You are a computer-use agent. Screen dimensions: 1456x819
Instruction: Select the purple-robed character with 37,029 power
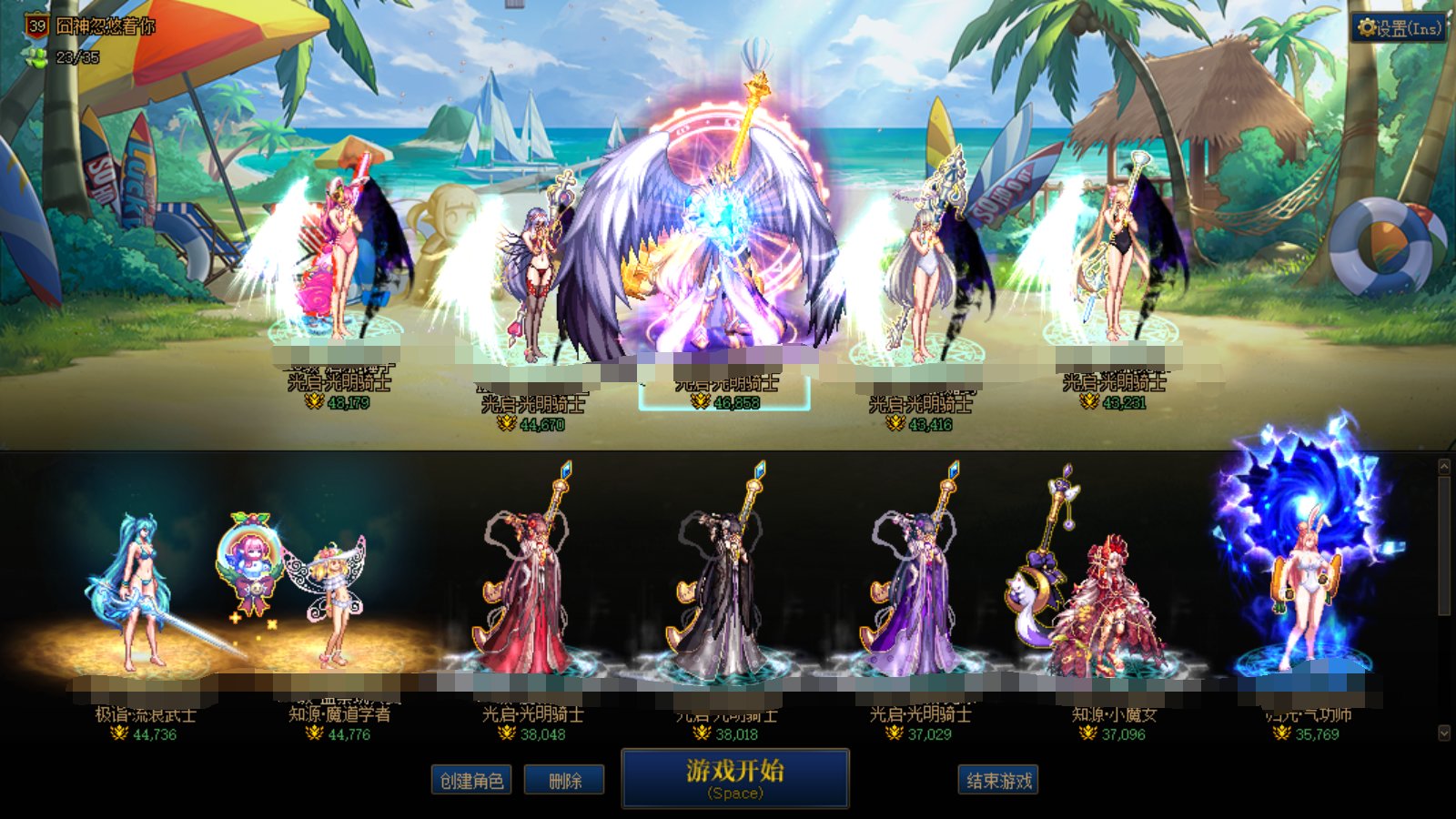[919, 591]
